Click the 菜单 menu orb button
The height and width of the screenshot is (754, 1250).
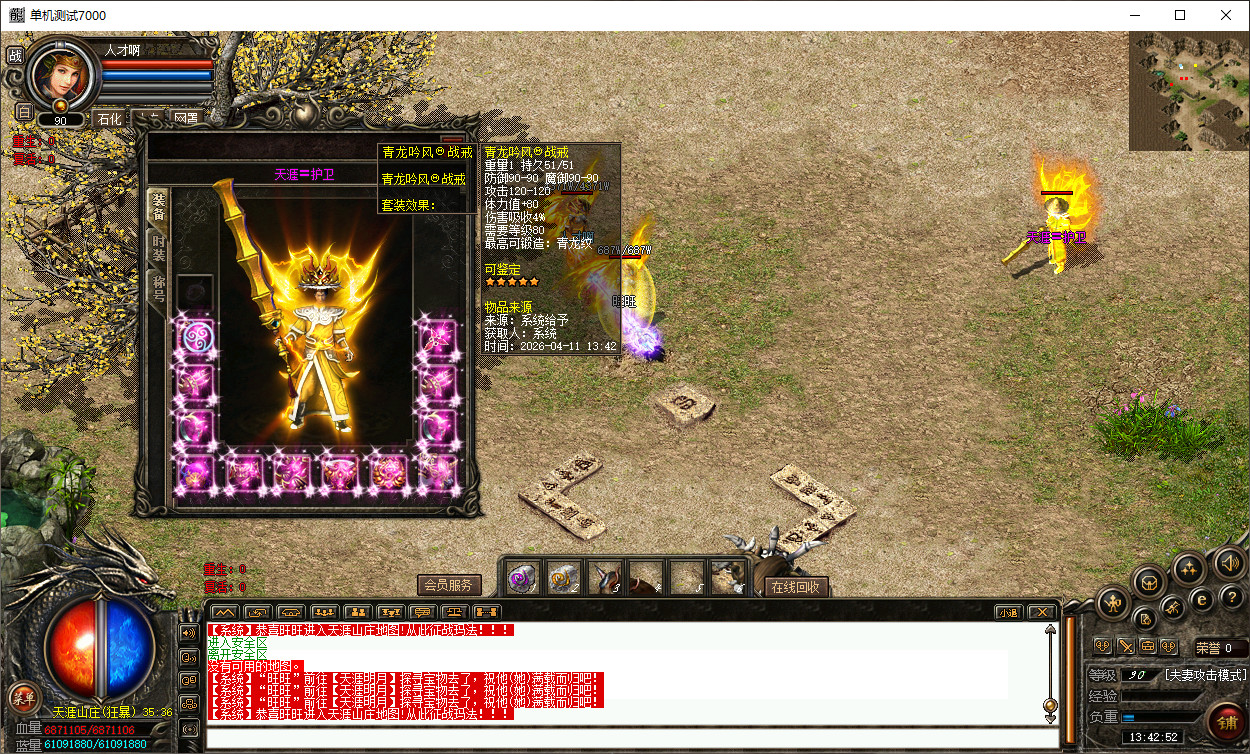click(22, 697)
